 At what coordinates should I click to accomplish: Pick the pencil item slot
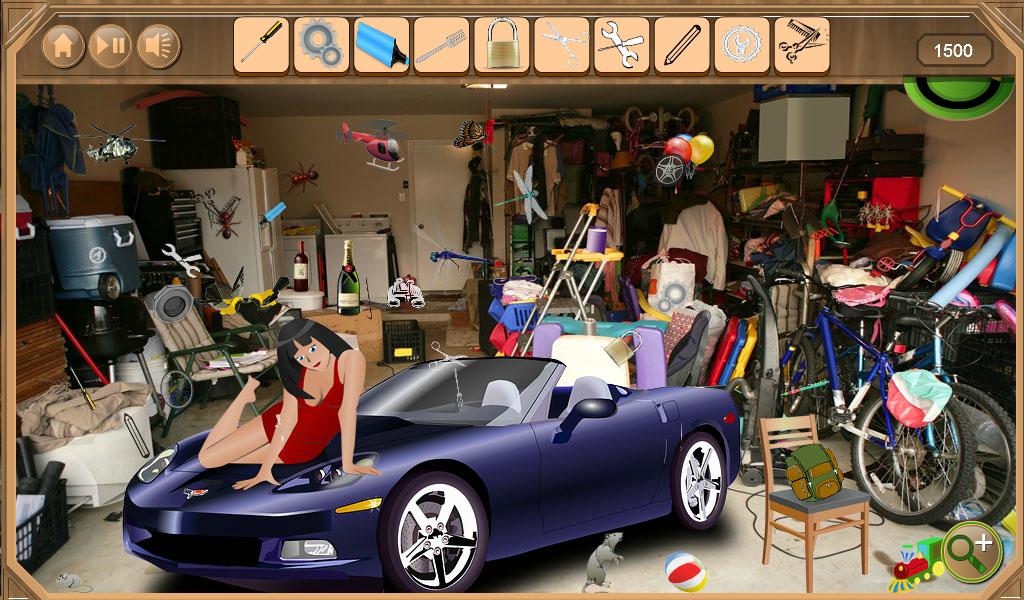click(x=681, y=46)
